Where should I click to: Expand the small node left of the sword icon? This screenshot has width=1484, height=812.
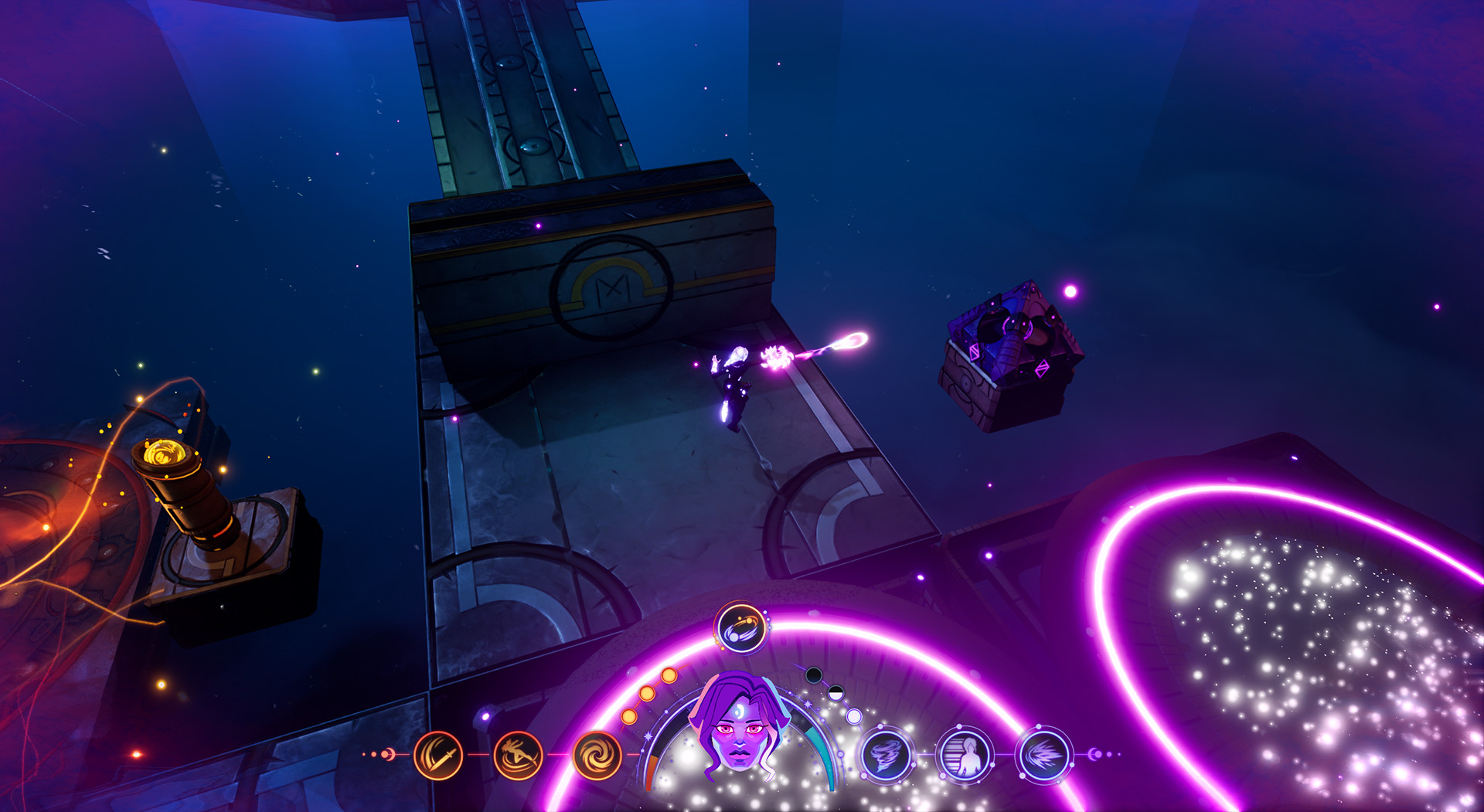[x=388, y=754]
